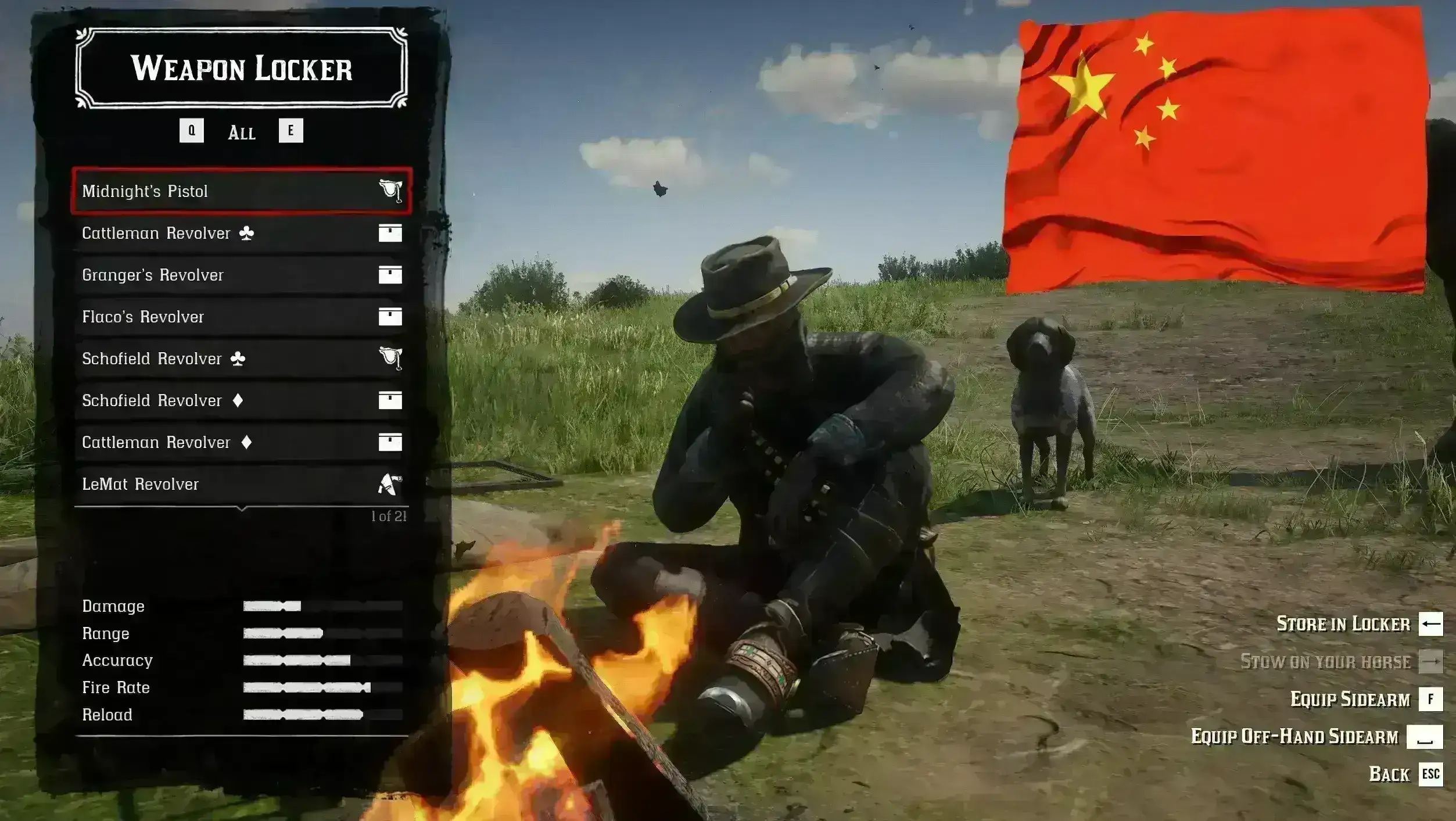This screenshot has width=1456, height=821.
Task: Select the Schofield Revolver with club symbol
Action: coord(241,358)
